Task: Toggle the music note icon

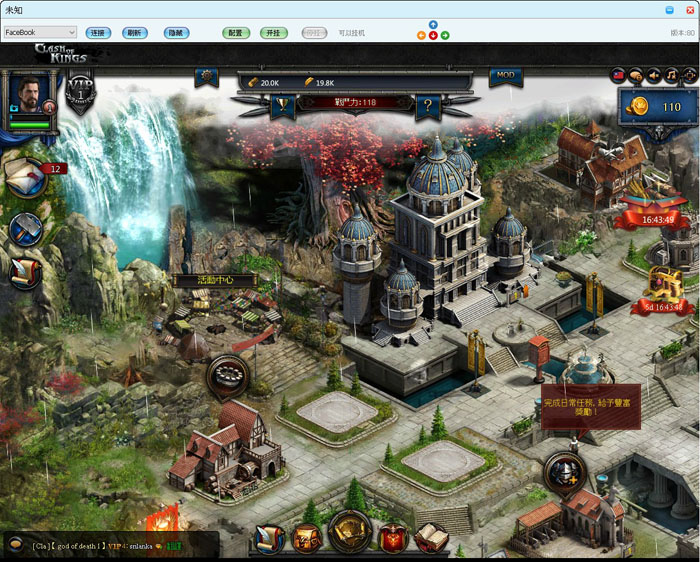Action: pos(671,75)
